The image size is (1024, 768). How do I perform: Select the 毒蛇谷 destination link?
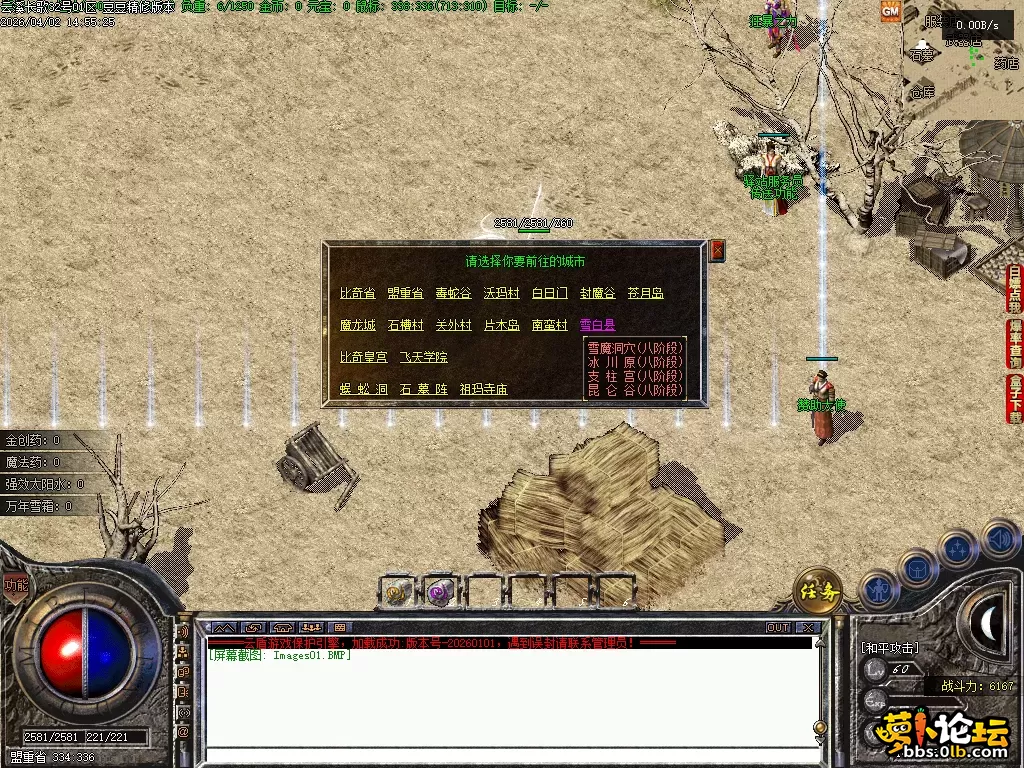tap(453, 293)
